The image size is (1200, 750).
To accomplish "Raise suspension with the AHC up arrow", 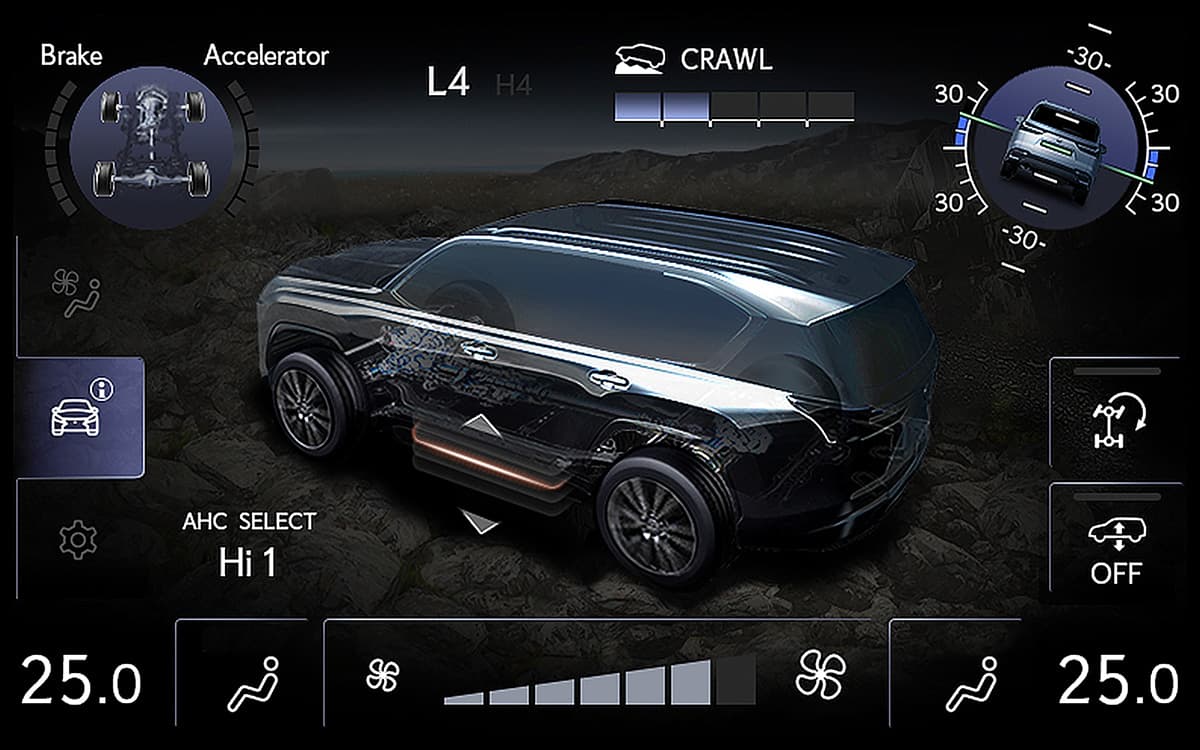I will click(x=482, y=425).
